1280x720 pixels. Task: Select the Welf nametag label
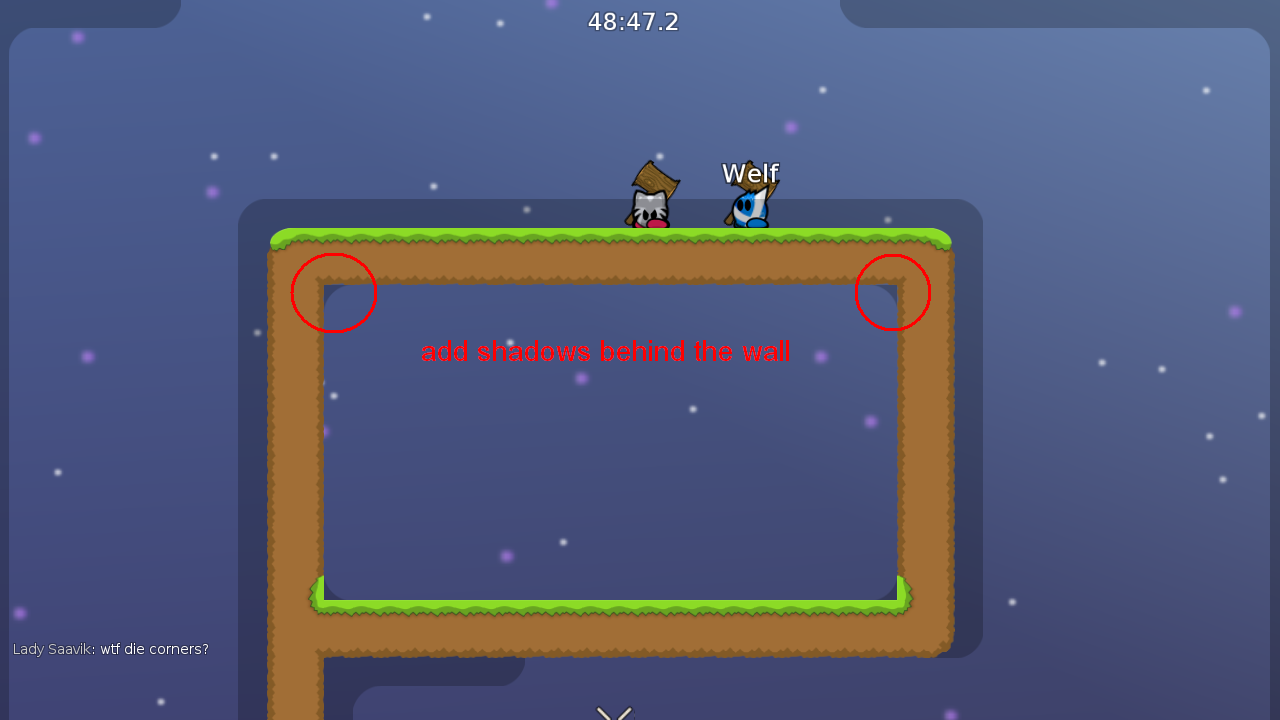750,173
